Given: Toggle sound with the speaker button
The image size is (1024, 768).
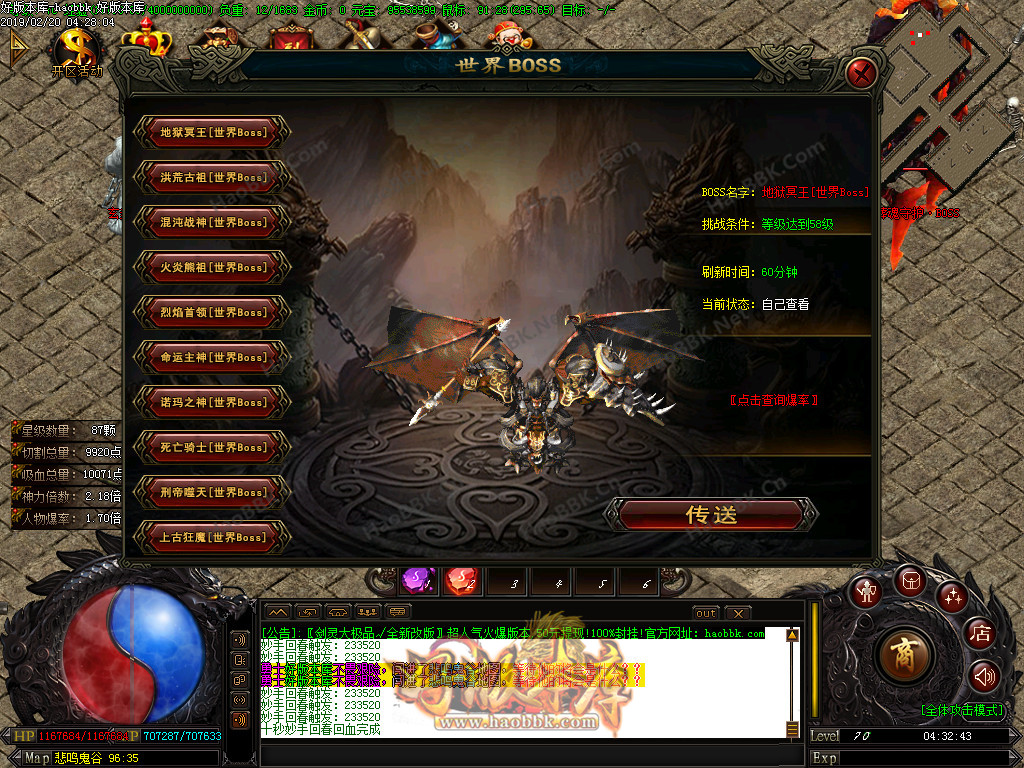Looking at the screenshot, I should (984, 677).
